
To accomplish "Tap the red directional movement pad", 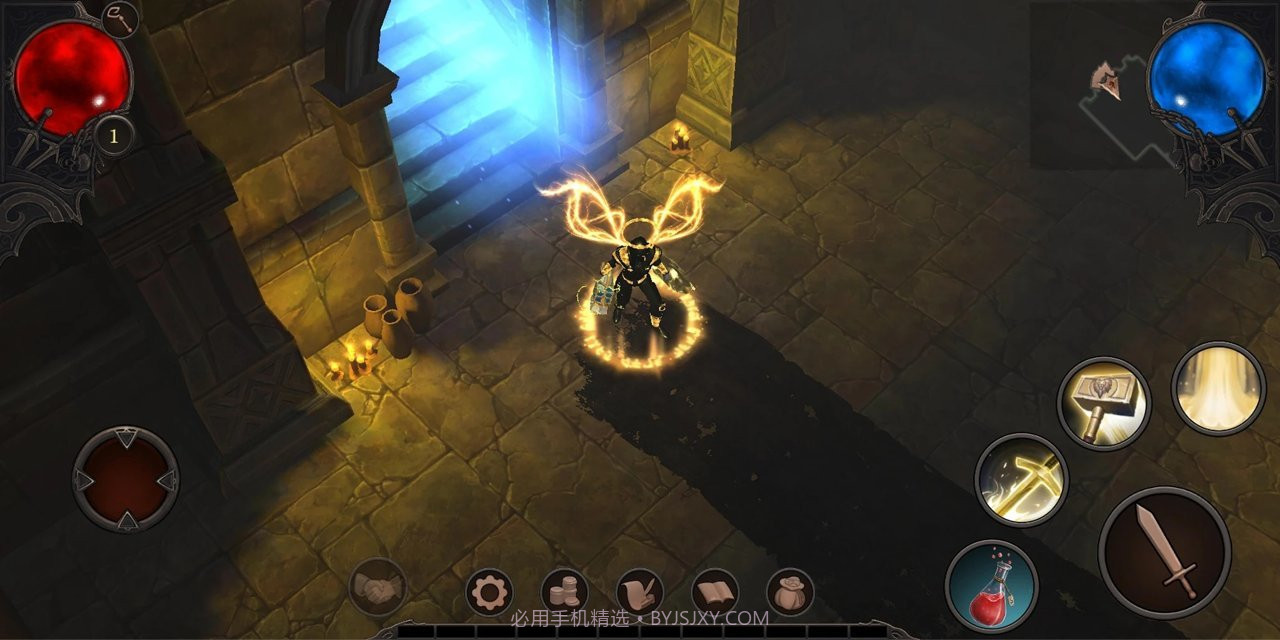I will coord(126,479).
